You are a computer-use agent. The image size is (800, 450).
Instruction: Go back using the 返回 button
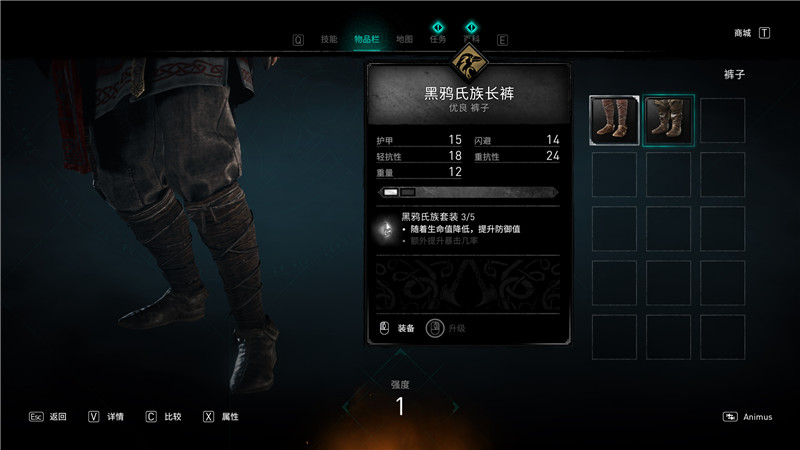click(x=48, y=416)
